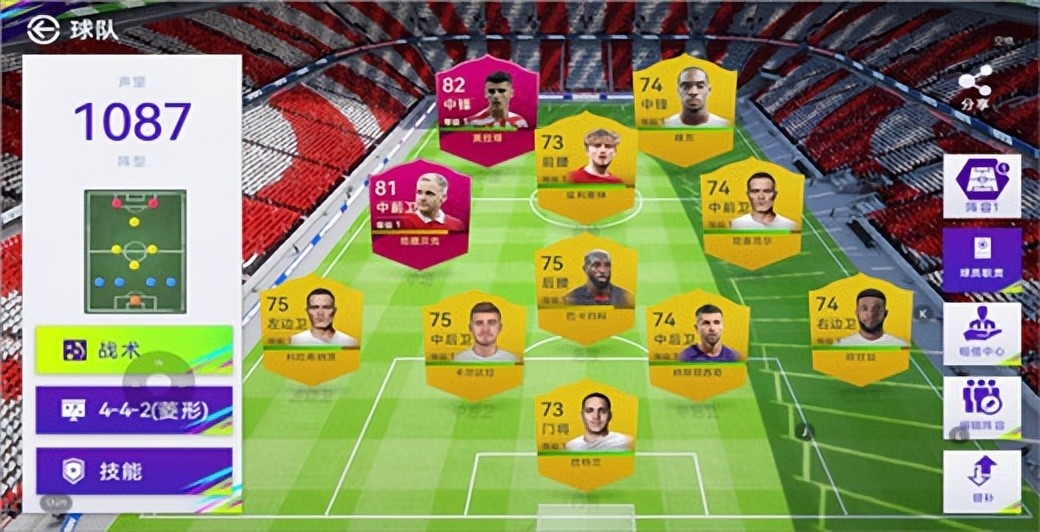Open the 球员职责 player roles panel
The image size is (1040, 532).
click(x=982, y=259)
